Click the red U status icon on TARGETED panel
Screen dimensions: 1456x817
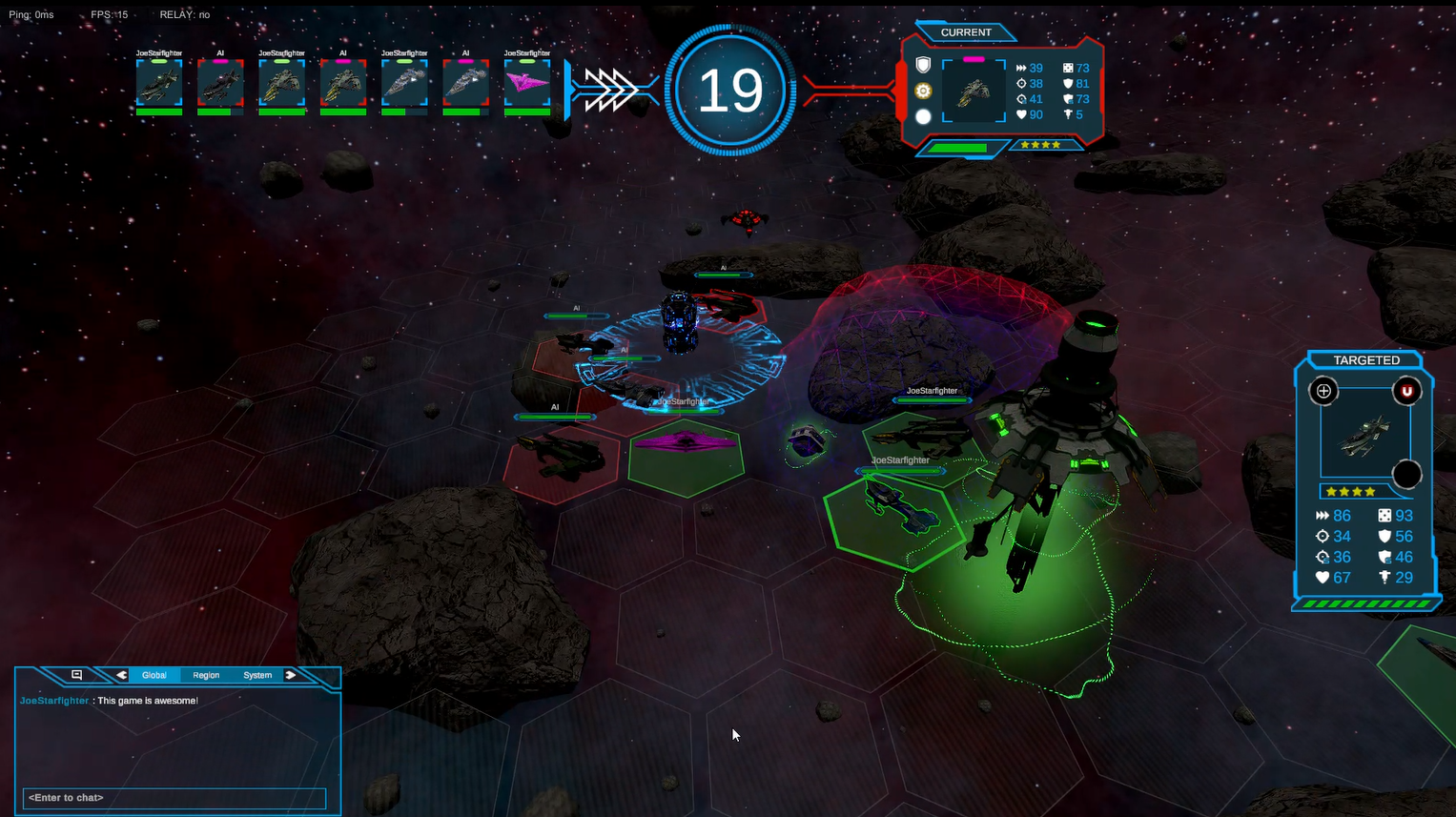click(1407, 390)
